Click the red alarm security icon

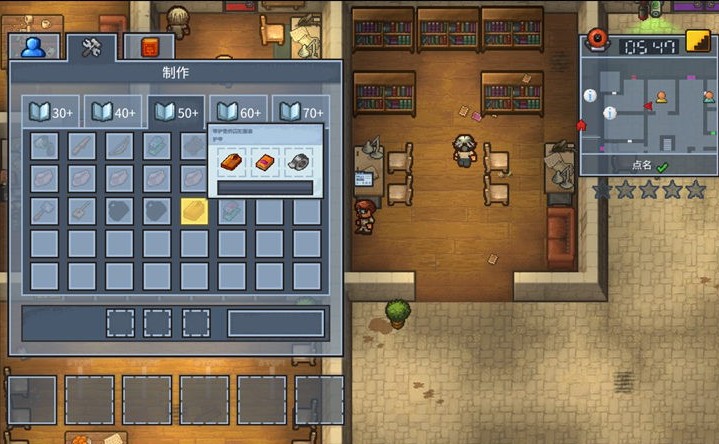click(598, 40)
